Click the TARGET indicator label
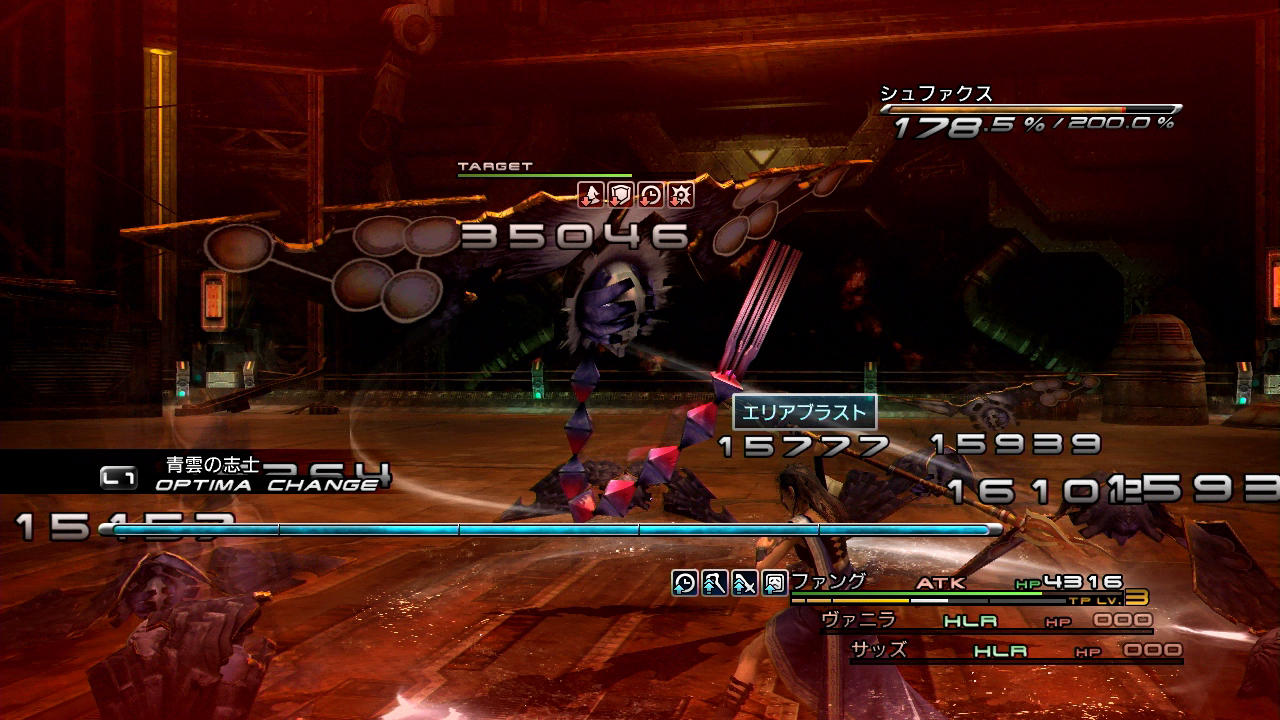Viewport: 1280px width, 720px height. click(x=495, y=166)
